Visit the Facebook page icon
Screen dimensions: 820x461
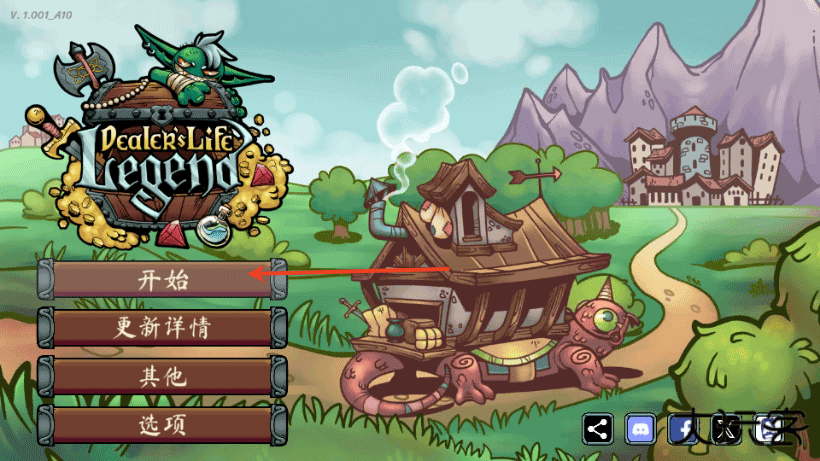pyautogui.click(x=683, y=429)
